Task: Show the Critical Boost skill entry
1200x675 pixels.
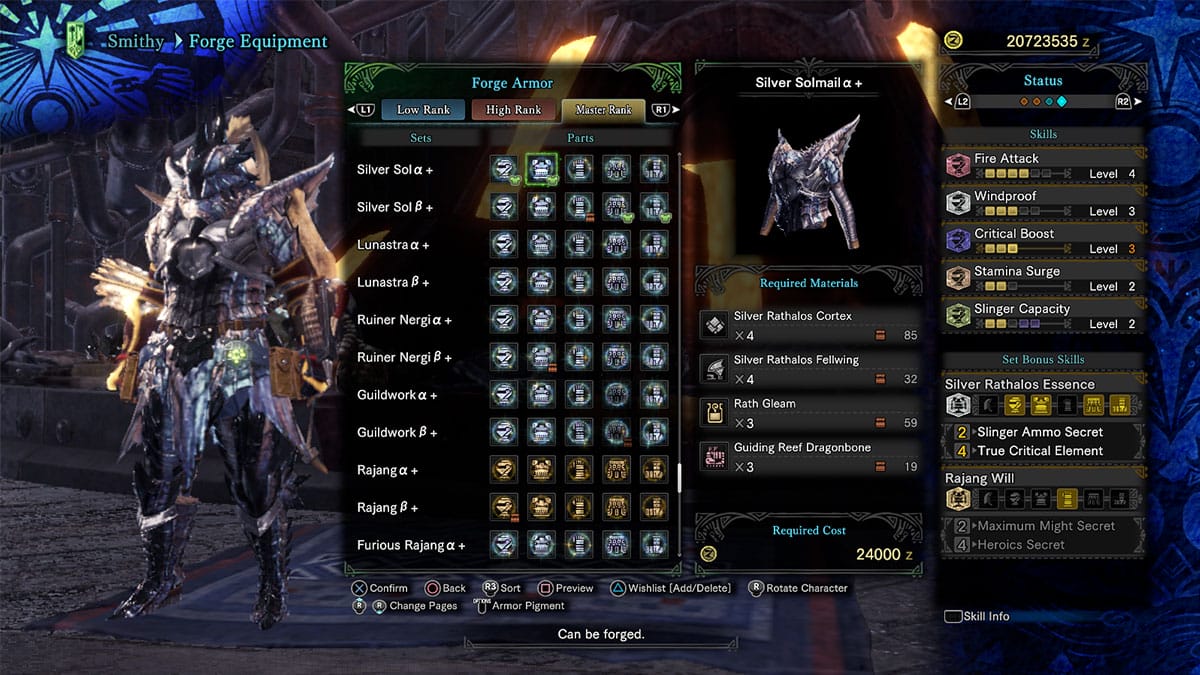Action: [x=1042, y=241]
